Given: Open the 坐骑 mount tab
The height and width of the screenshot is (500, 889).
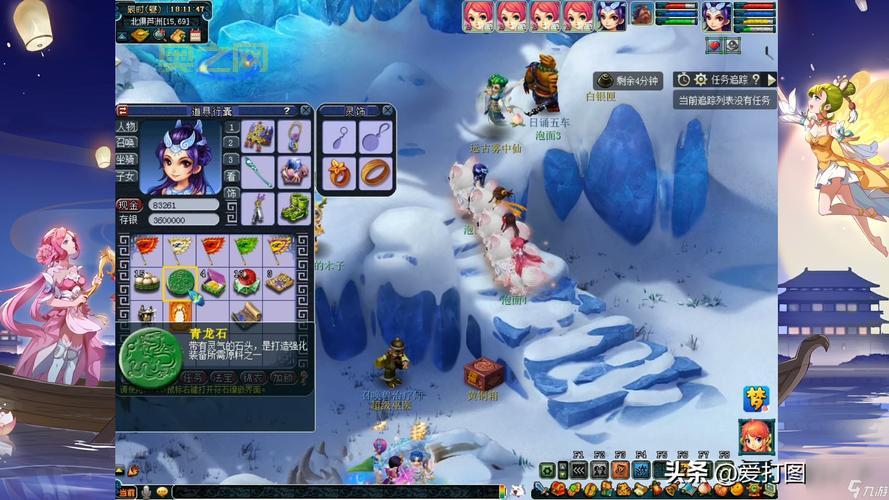Looking at the screenshot, I should (x=126, y=159).
